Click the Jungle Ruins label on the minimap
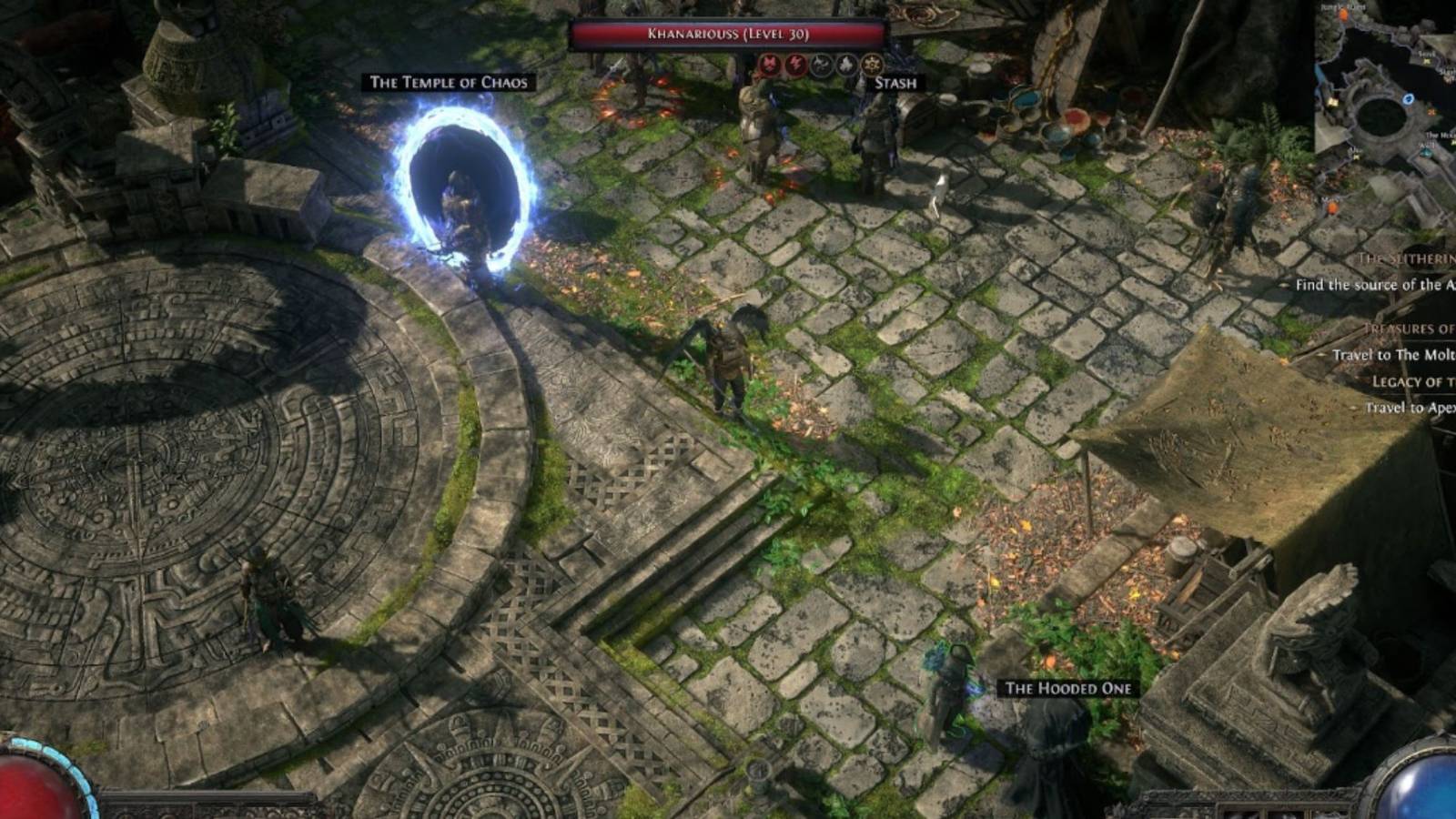 [x=1342, y=7]
